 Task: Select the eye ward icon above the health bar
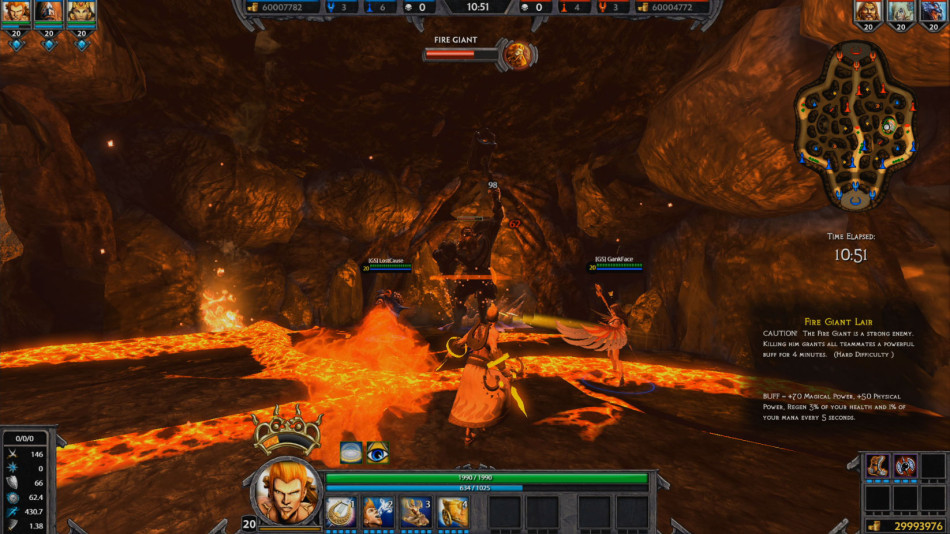click(377, 452)
